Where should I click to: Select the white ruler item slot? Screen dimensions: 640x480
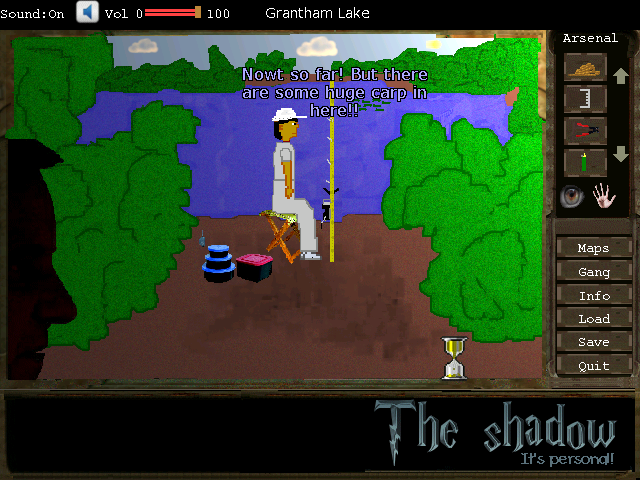tap(585, 98)
